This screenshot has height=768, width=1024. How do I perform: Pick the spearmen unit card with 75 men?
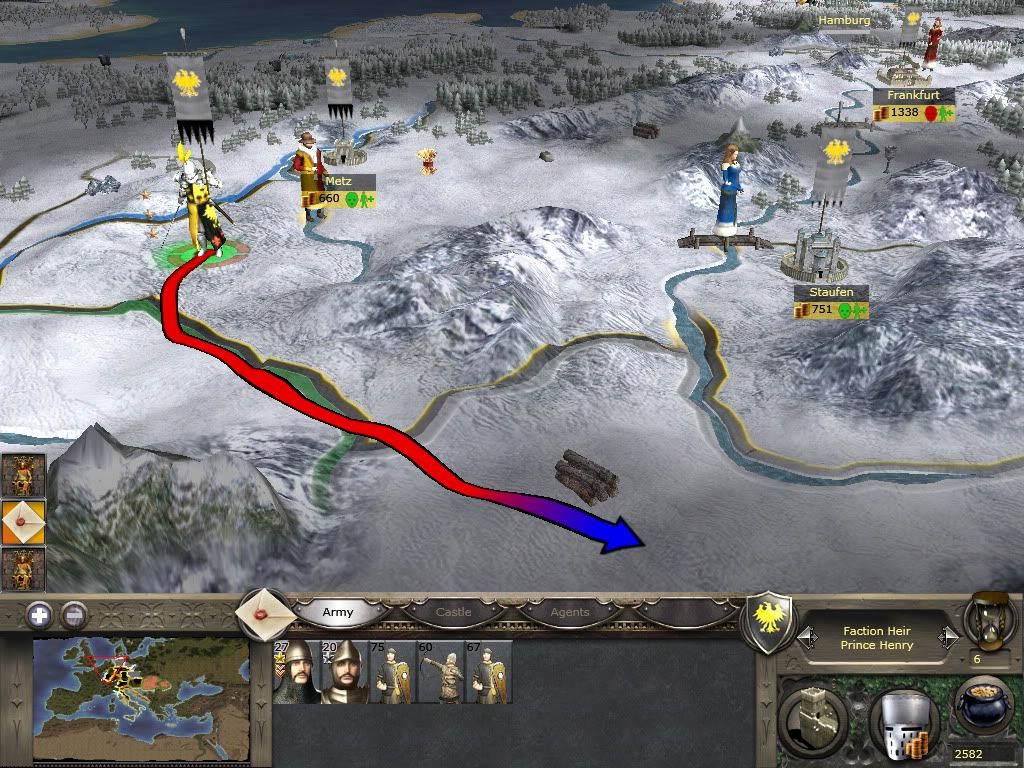coord(392,672)
